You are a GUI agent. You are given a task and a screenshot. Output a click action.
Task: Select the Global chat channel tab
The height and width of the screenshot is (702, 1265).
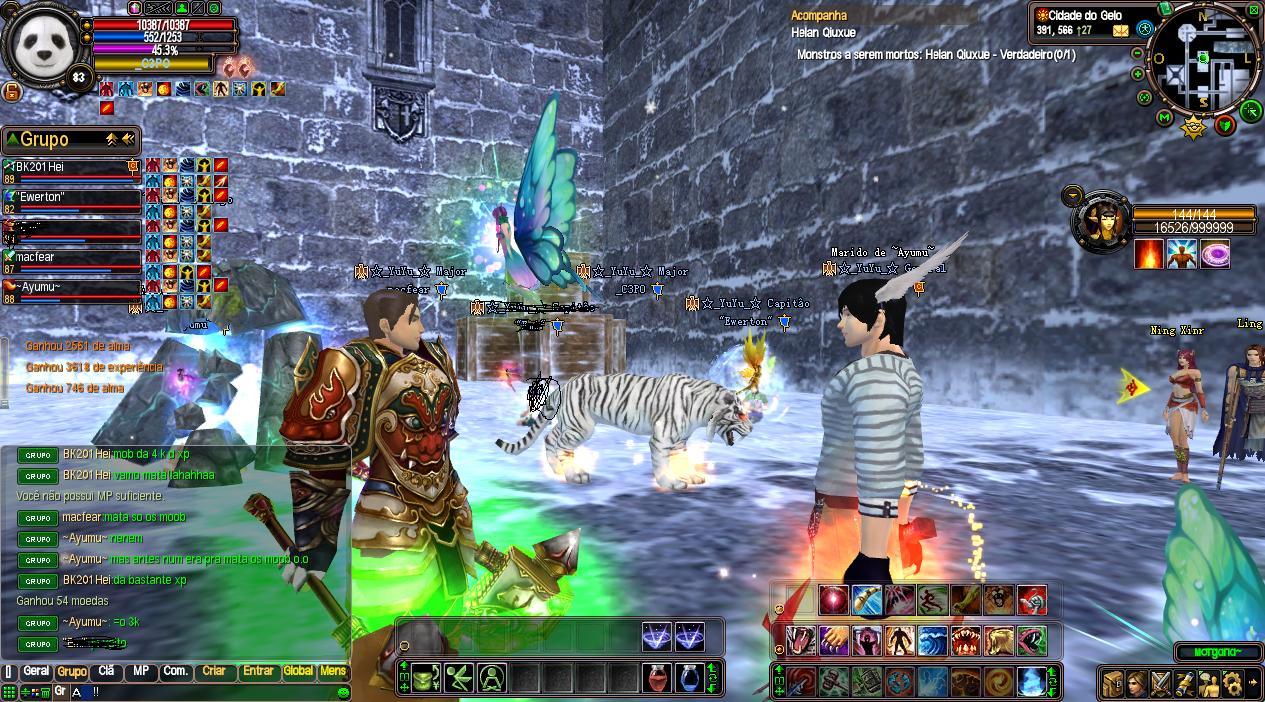(298, 672)
